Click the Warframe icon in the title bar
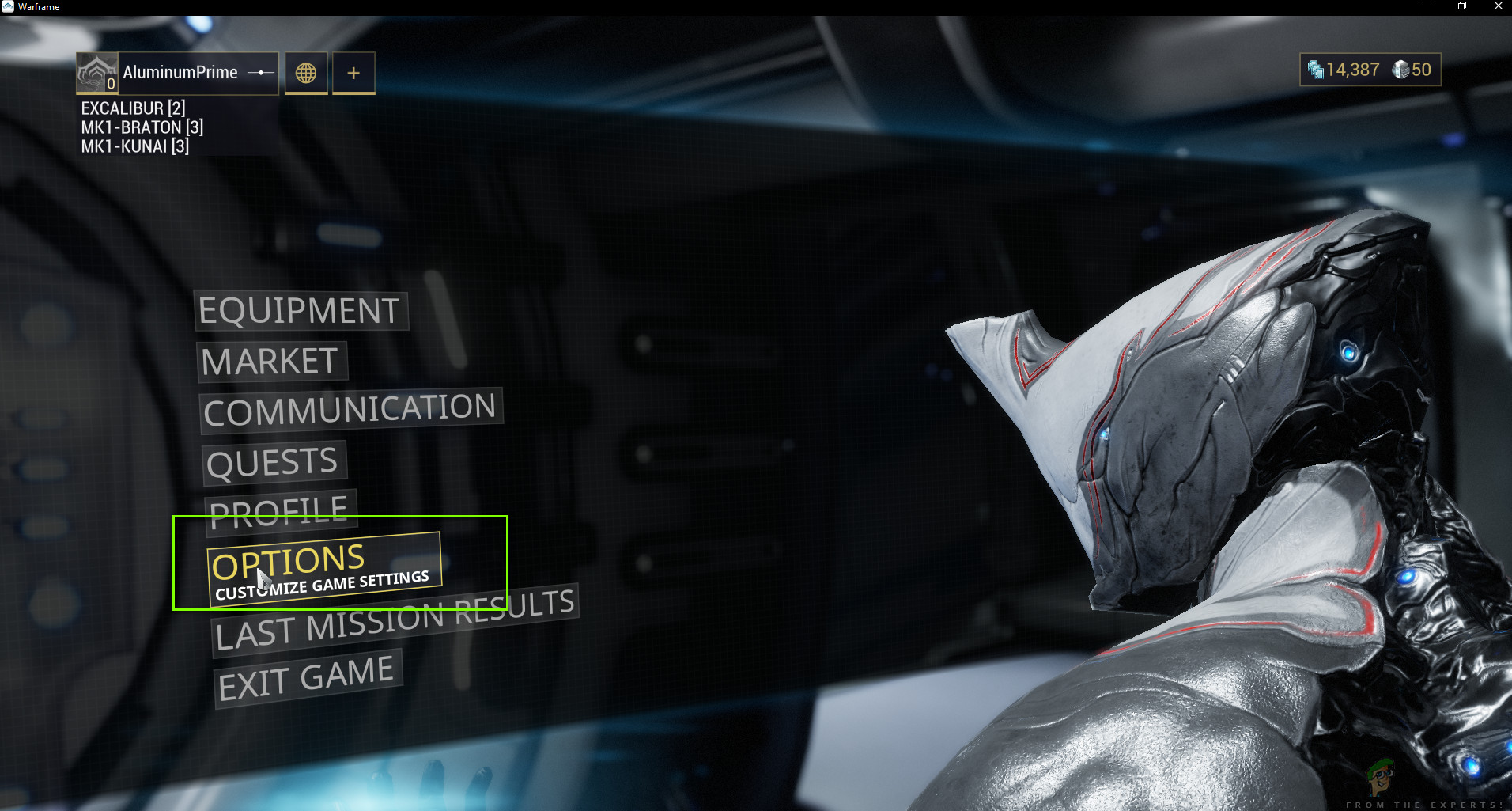The height and width of the screenshot is (811, 1512). pos(8,6)
